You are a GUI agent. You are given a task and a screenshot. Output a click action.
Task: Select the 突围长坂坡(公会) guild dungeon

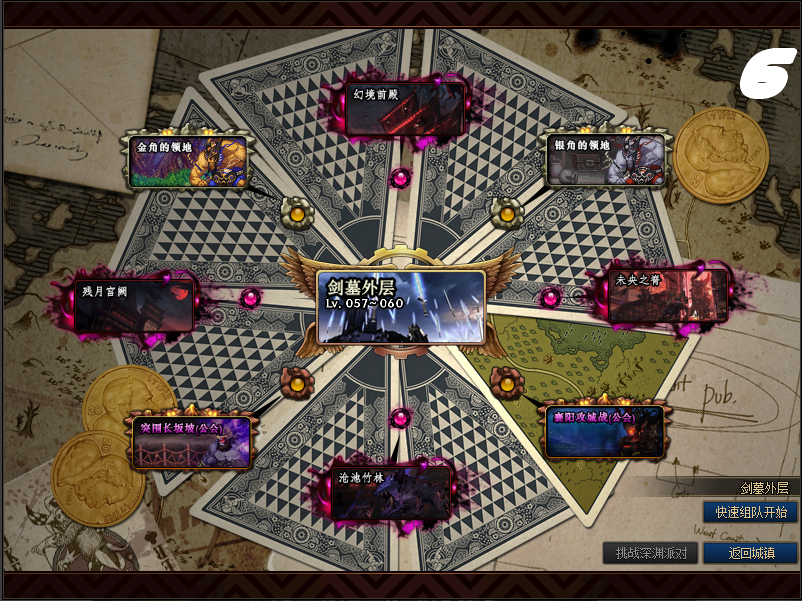point(192,442)
